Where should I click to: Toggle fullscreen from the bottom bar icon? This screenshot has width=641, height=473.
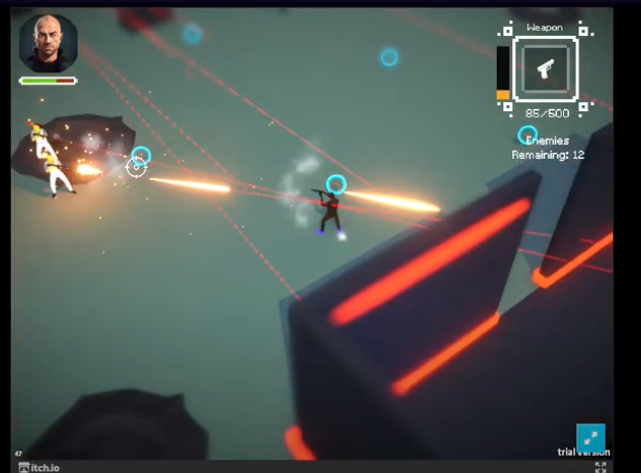[601, 466]
